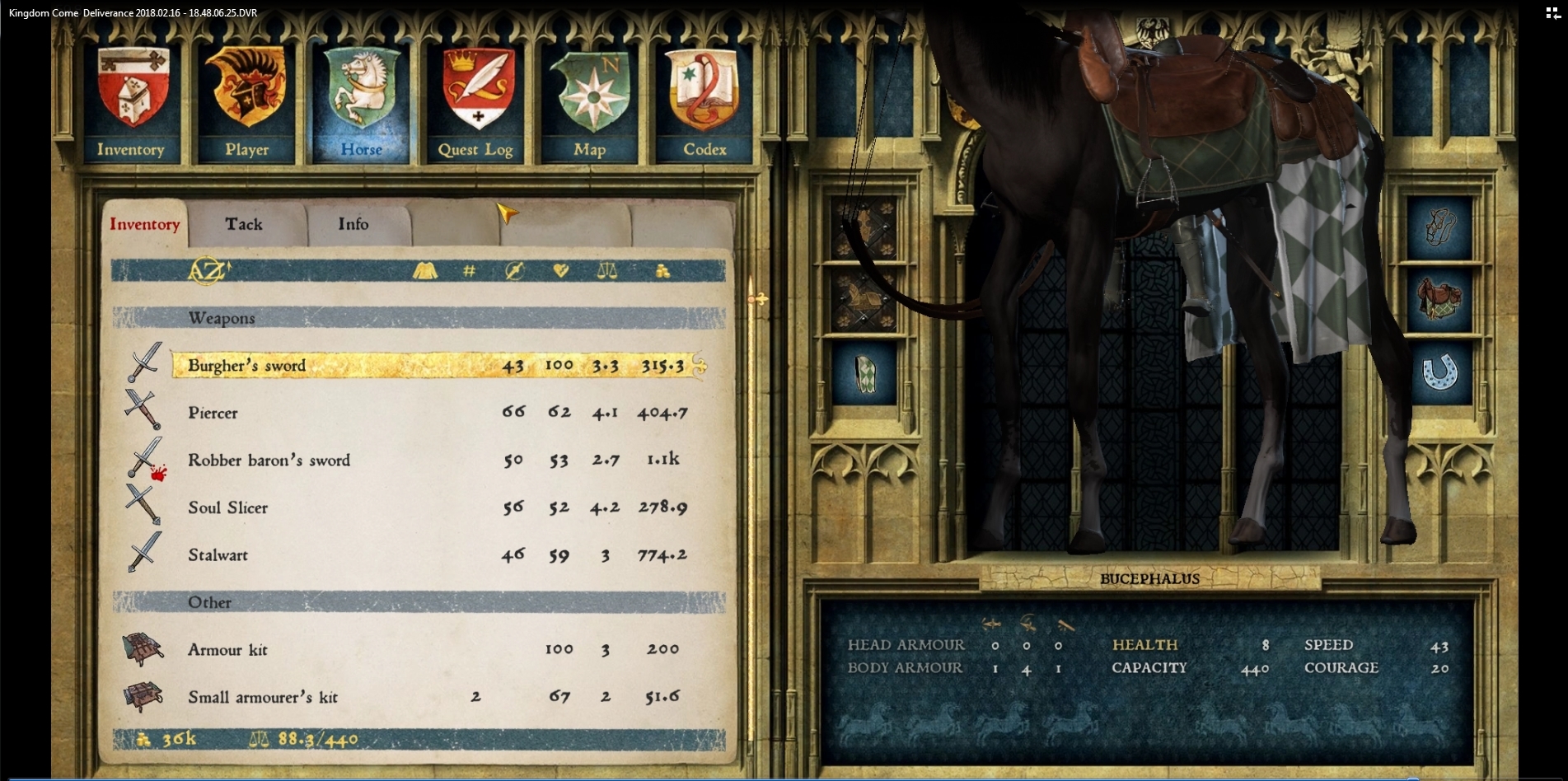The width and height of the screenshot is (1568, 781).
Task: Open the Quest Log shield
Action: tap(475, 91)
